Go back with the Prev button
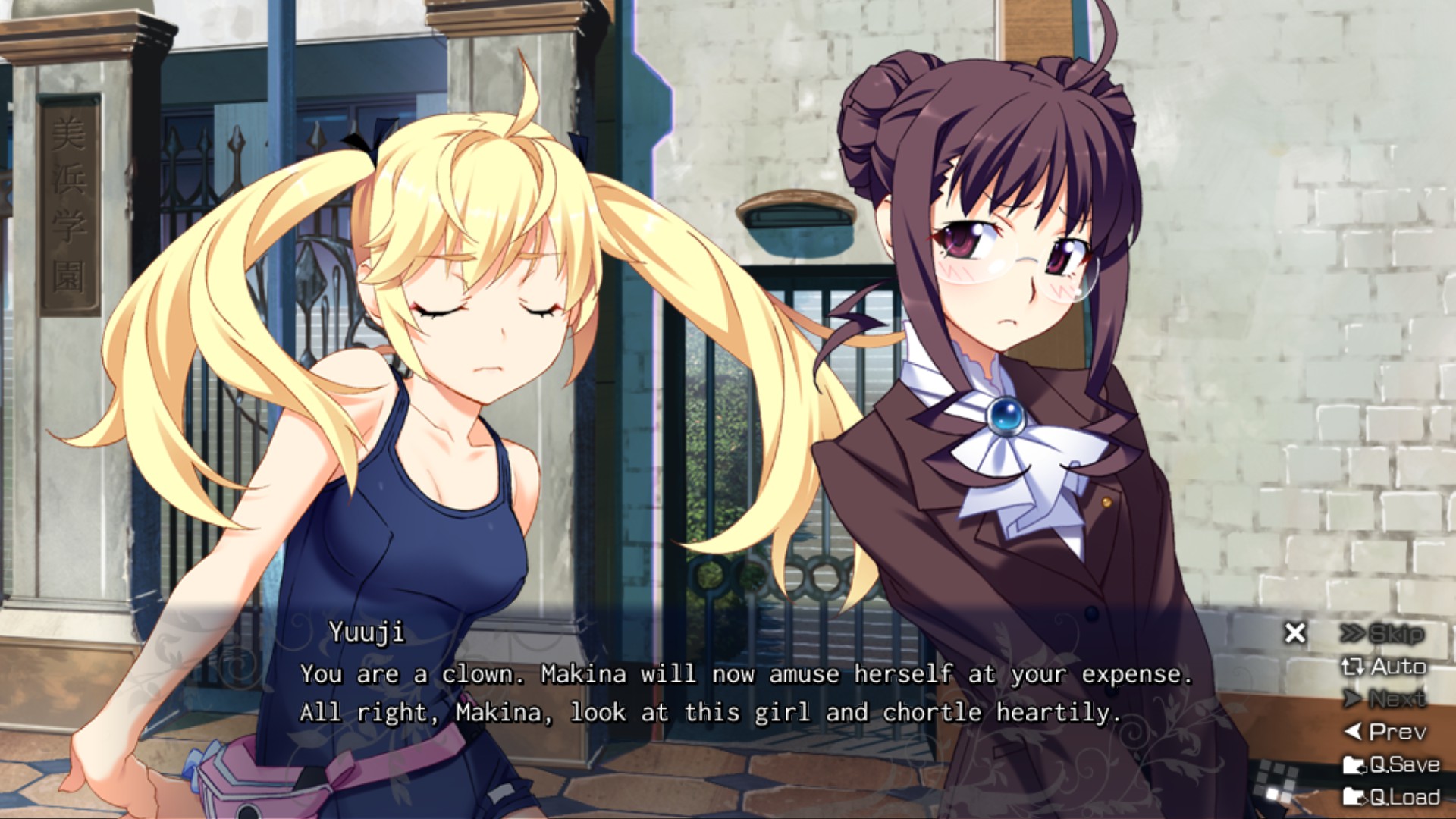This screenshot has width=1456, height=819. tap(1385, 732)
